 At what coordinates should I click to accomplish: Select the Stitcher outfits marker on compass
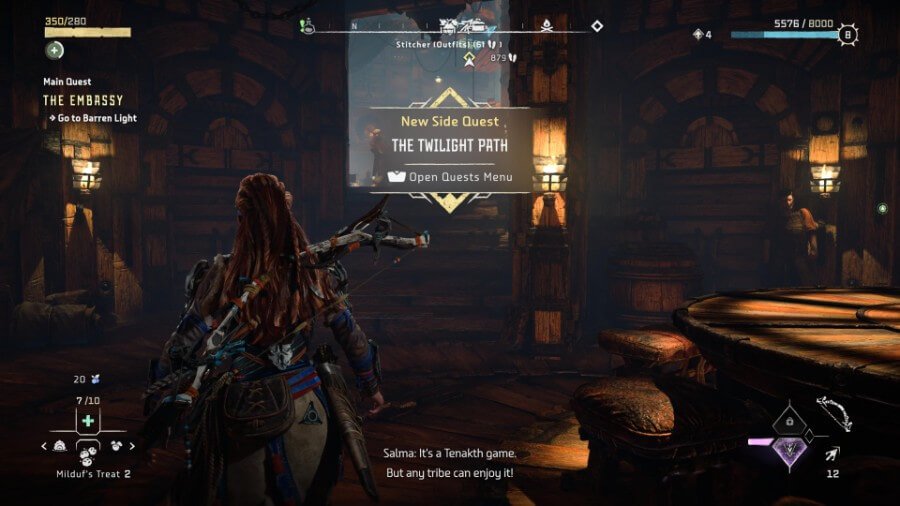[x=469, y=28]
